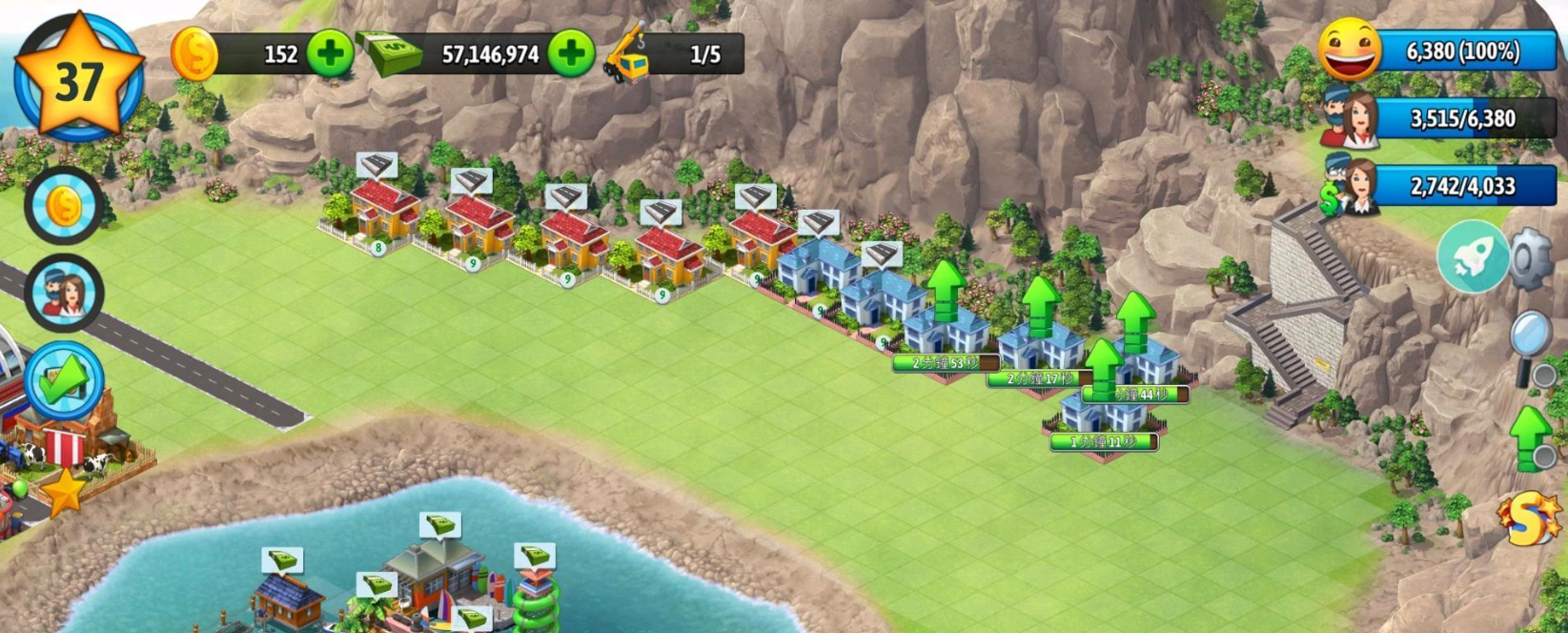Image resolution: width=1568 pixels, height=633 pixels.
Task: Tap the green plus beside gold coins
Action: [x=330, y=54]
